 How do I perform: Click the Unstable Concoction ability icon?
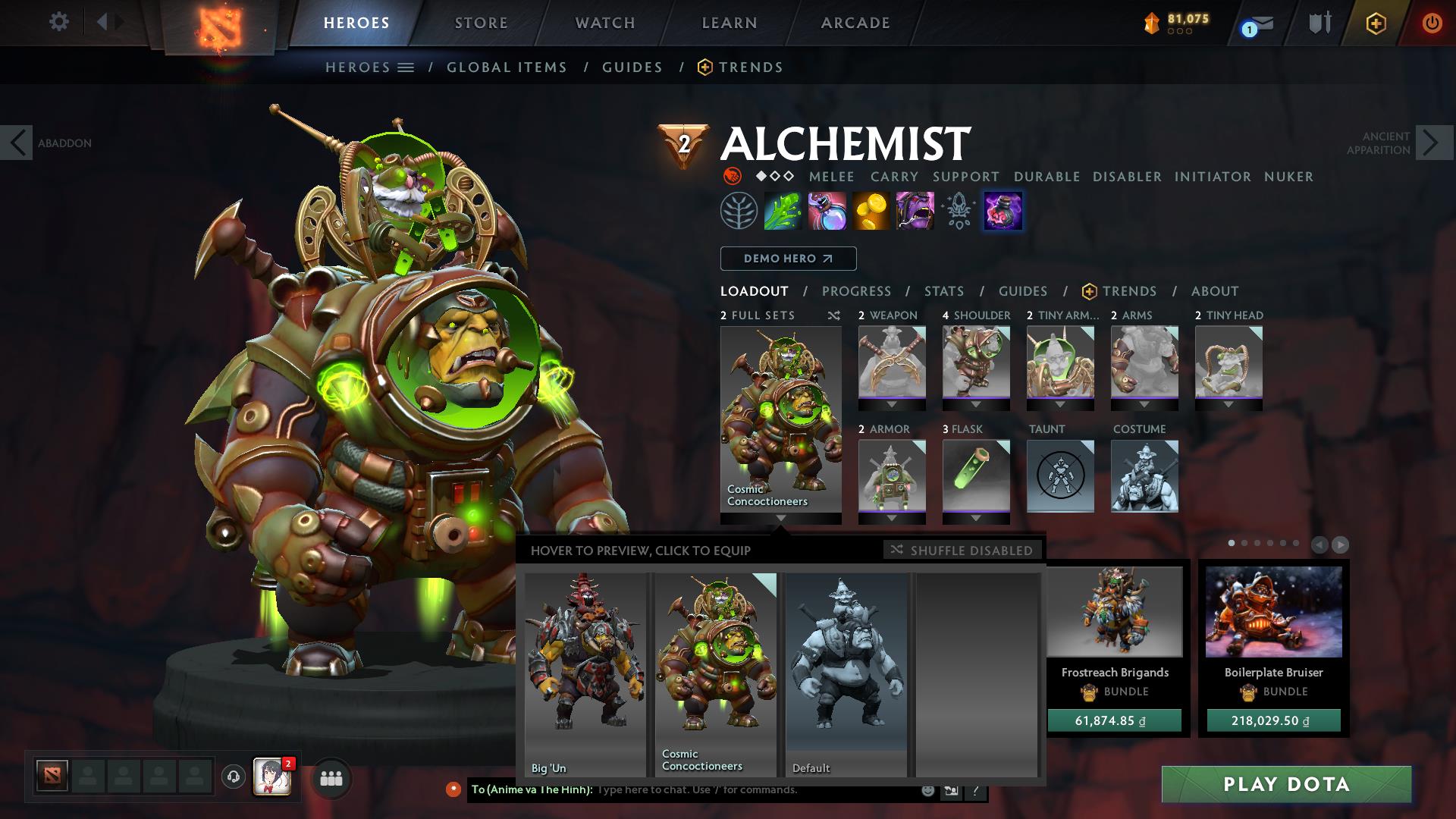click(827, 212)
